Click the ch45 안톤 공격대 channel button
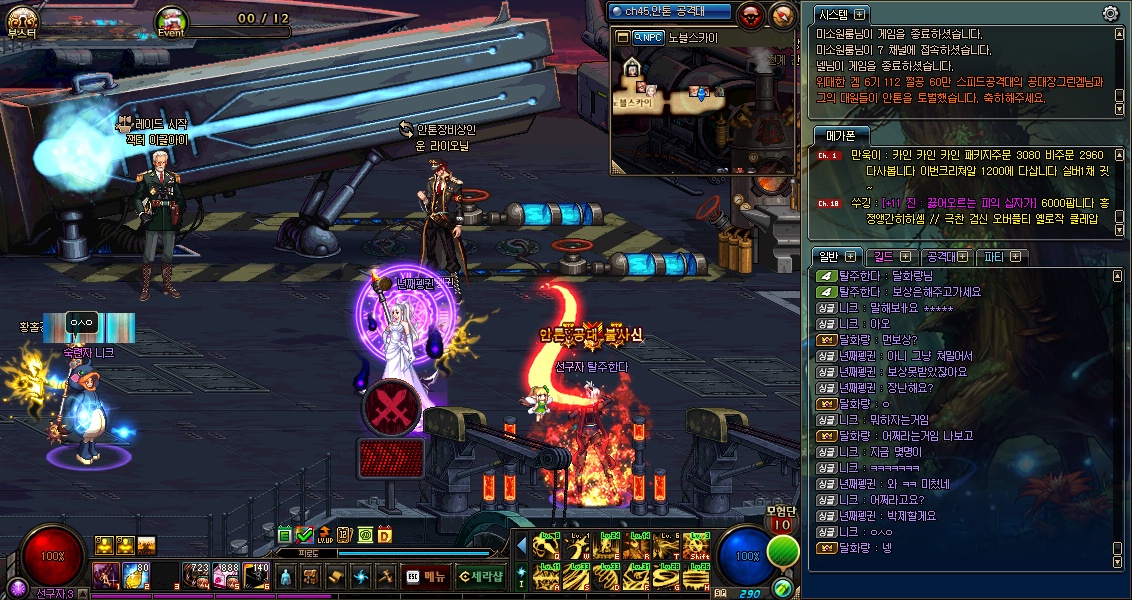The image size is (1132, 600). (x=669, y=11)
